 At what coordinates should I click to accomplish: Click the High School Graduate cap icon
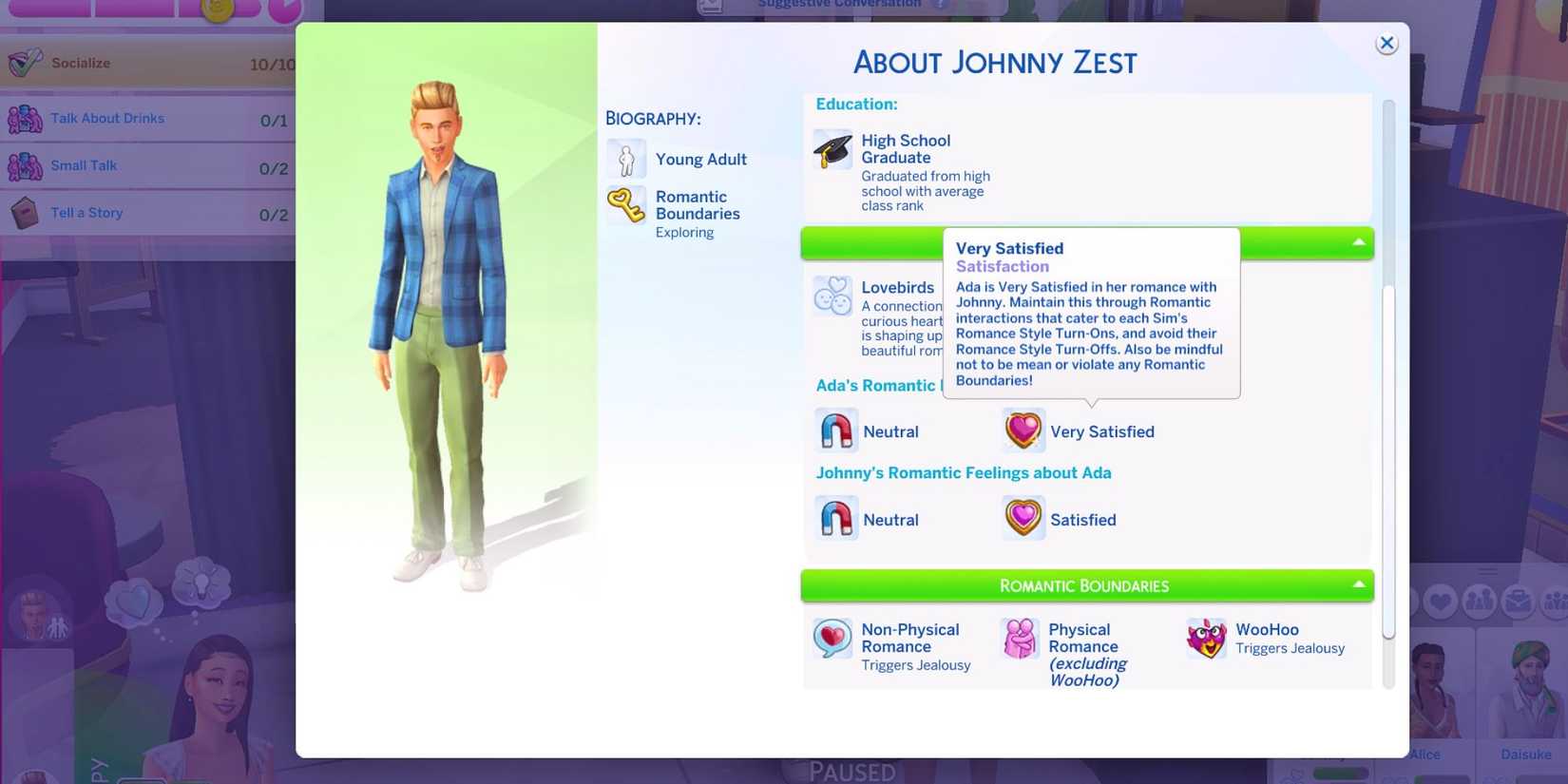coord(832,148)
